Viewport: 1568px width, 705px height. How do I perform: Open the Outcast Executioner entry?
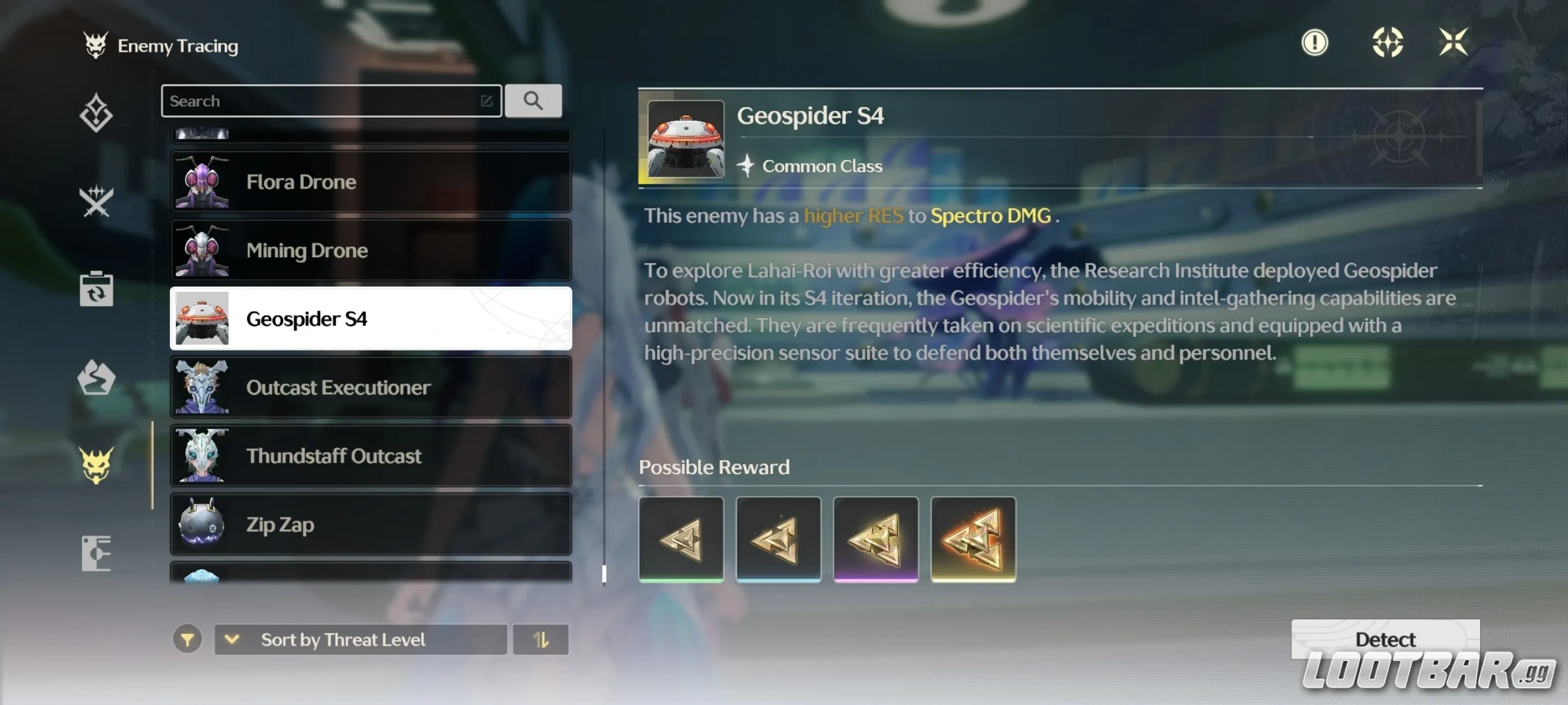tap(371, 388)
